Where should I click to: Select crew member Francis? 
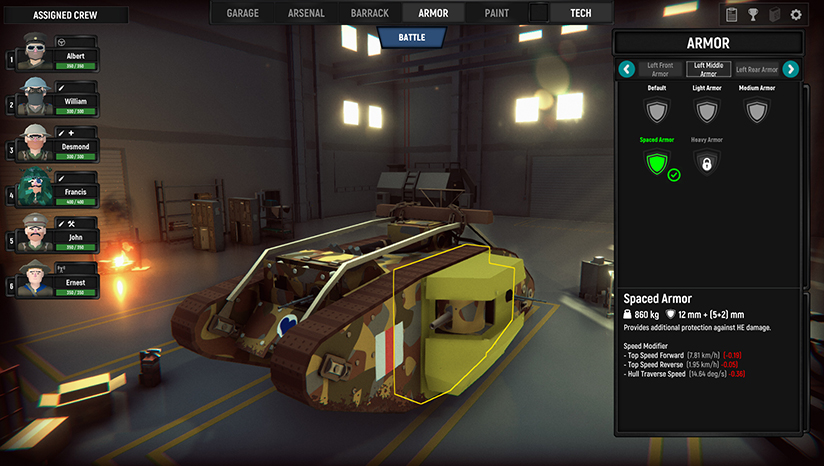click(x=62, y=192)
